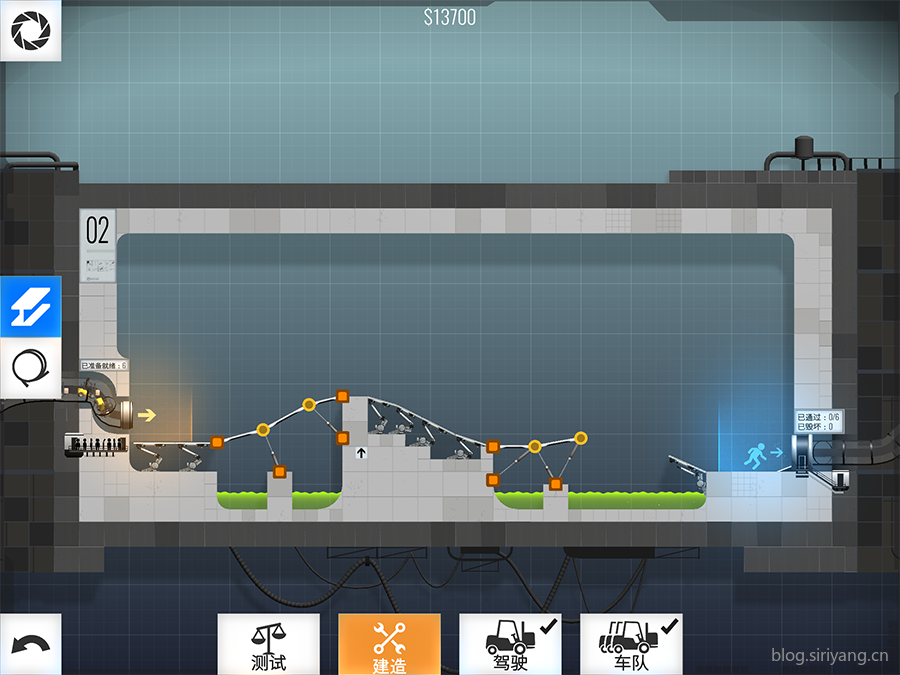Screen dimensions: 900x675
Task: Undo the last build action
Action: [30, 644]
